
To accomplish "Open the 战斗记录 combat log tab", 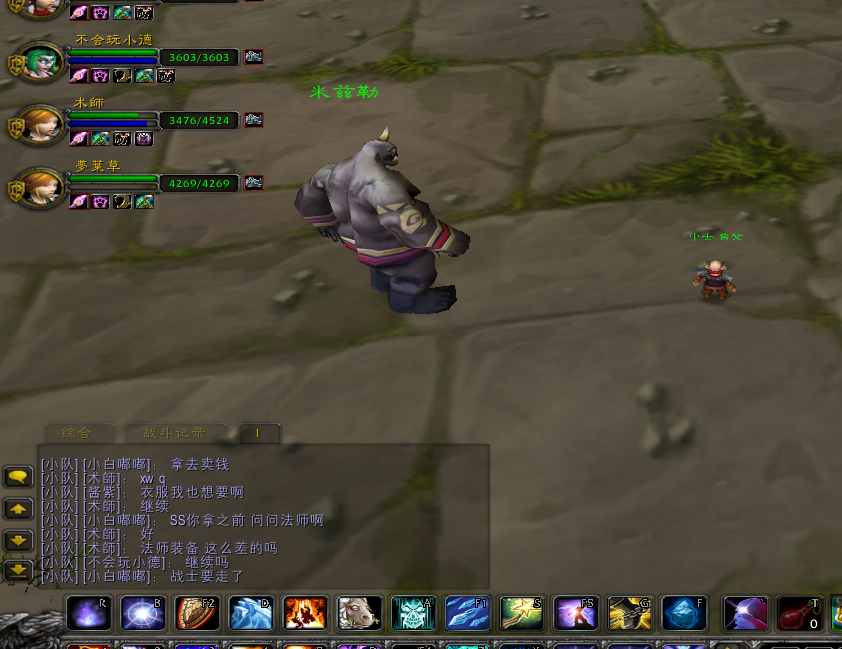I will pyautogui.click(x=175, y=433).
